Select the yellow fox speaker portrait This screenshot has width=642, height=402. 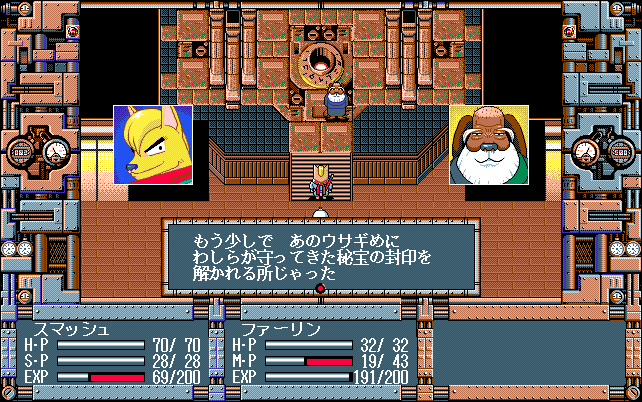pos(153,145)
